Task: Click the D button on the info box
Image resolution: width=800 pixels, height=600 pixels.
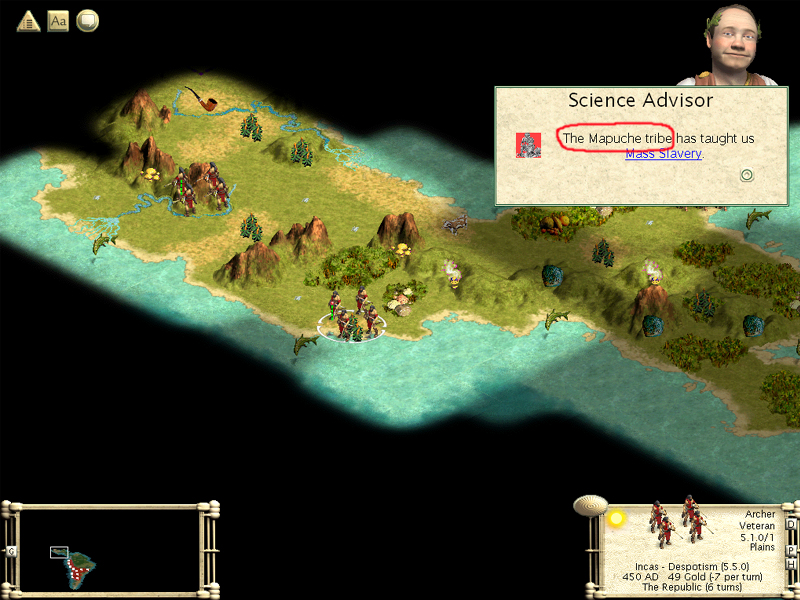Action: pyautogui.click(x=791, y=524)
